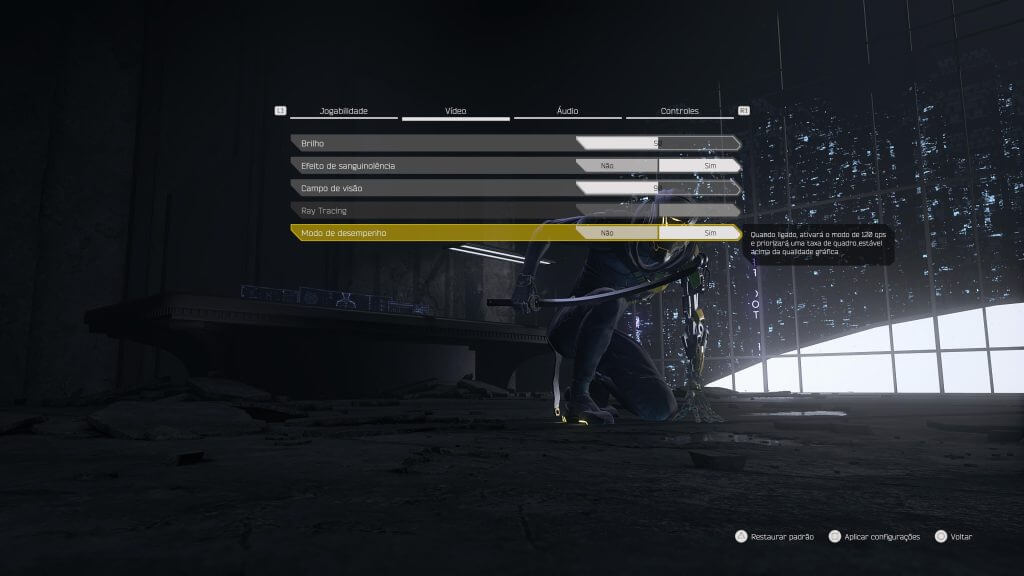Screen dimensions: 1024x576
Task: Select the Vídeo settings tab
Action: tap(455, 111)
